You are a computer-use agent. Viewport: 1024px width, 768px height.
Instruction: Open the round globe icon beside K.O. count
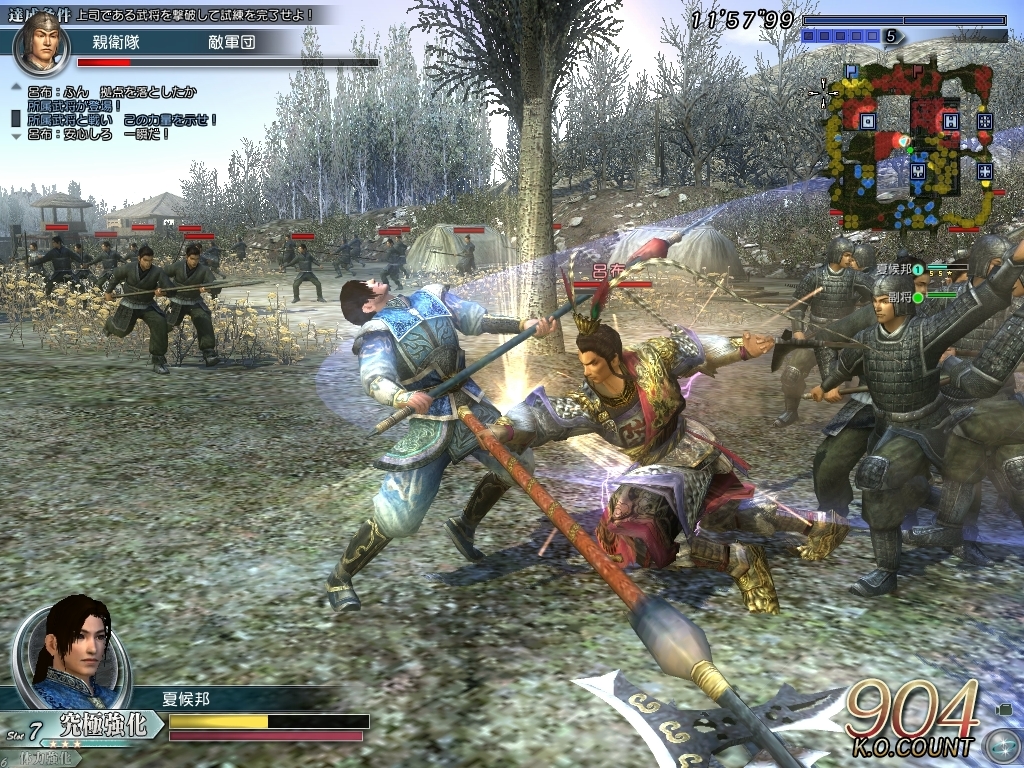[x=1001, y=746]
